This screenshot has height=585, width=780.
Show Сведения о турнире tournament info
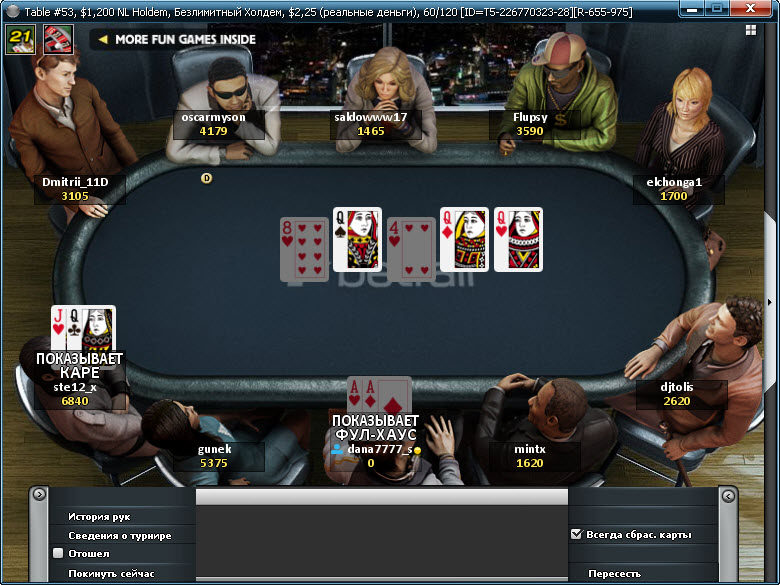click(119, 536)
